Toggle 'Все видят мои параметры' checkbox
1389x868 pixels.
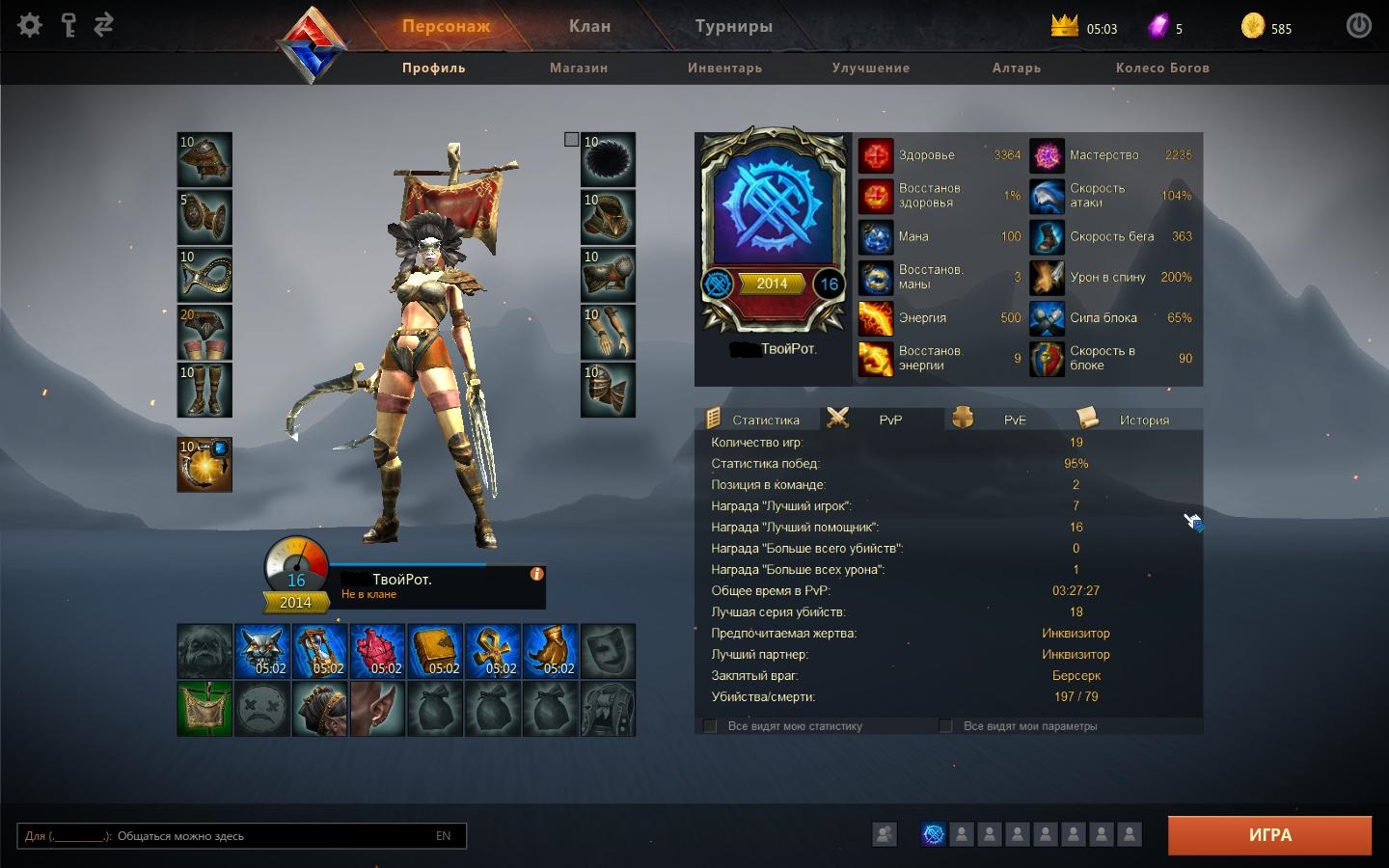coord(946,726)
